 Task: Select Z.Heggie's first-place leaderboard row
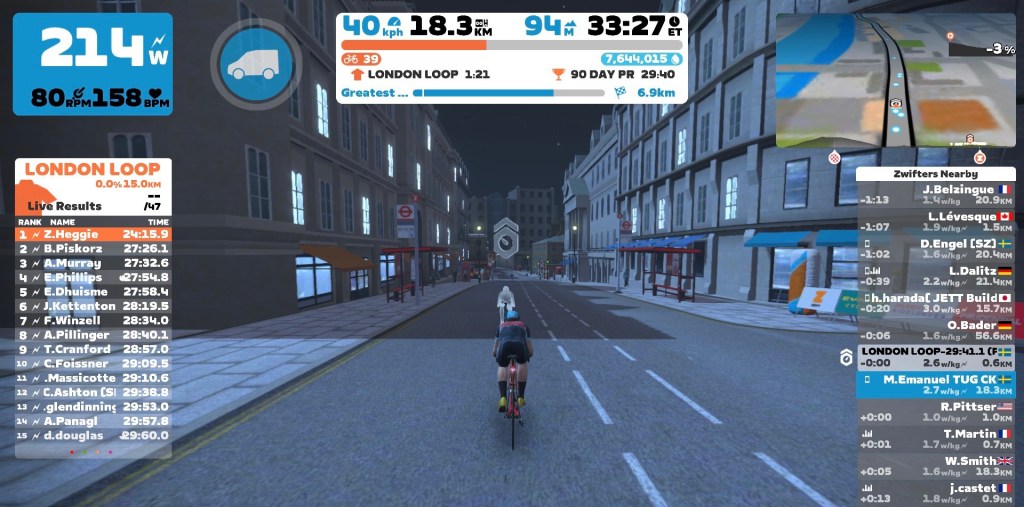(93, 234)
